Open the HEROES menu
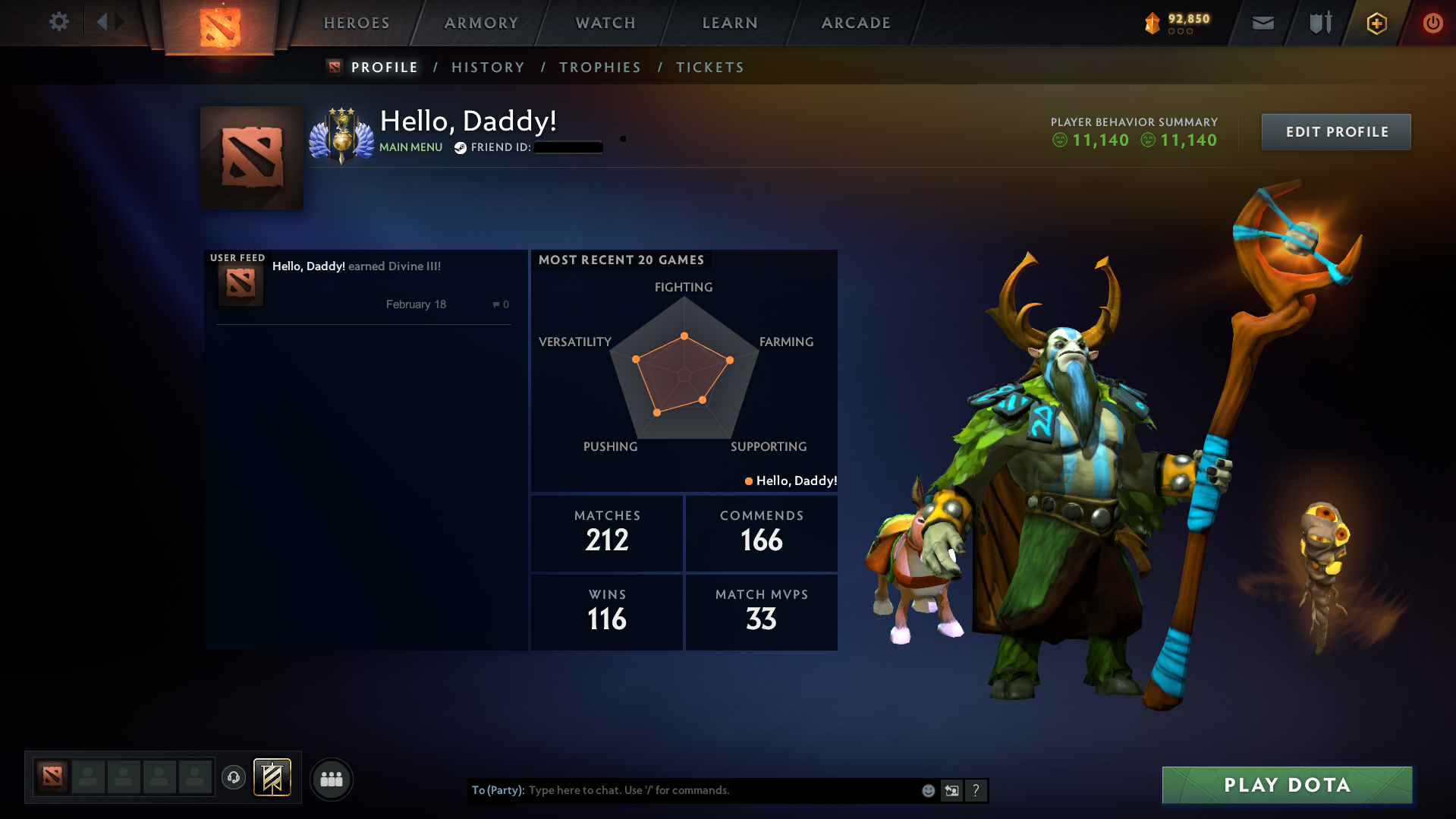Viewport: 1456px width, 819px height. [355, 23]
